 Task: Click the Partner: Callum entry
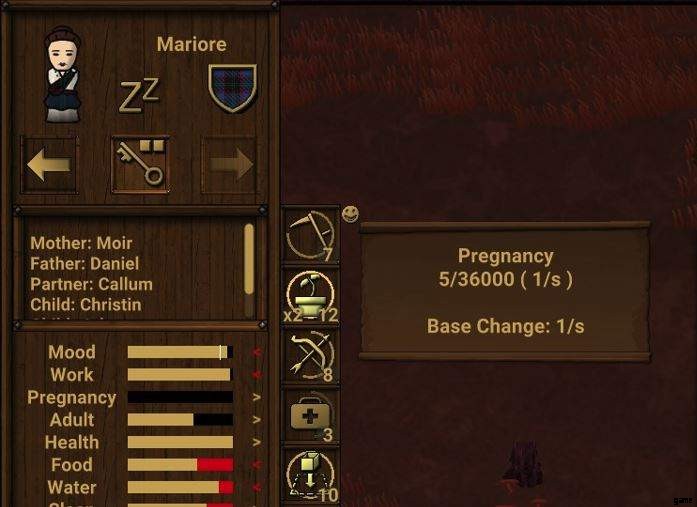coord(91,284)
